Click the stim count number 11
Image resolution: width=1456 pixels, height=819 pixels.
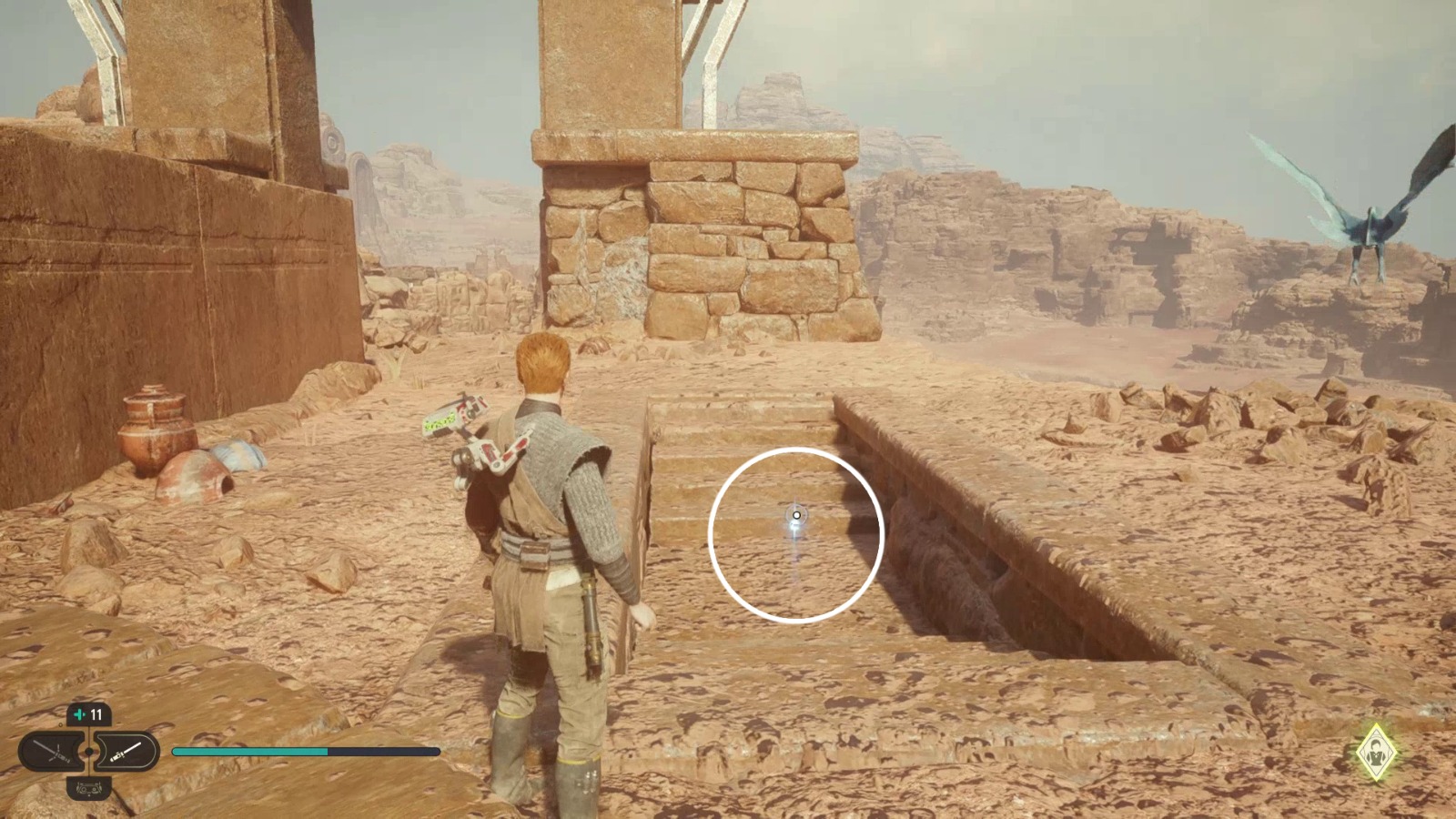coord(96,714)
